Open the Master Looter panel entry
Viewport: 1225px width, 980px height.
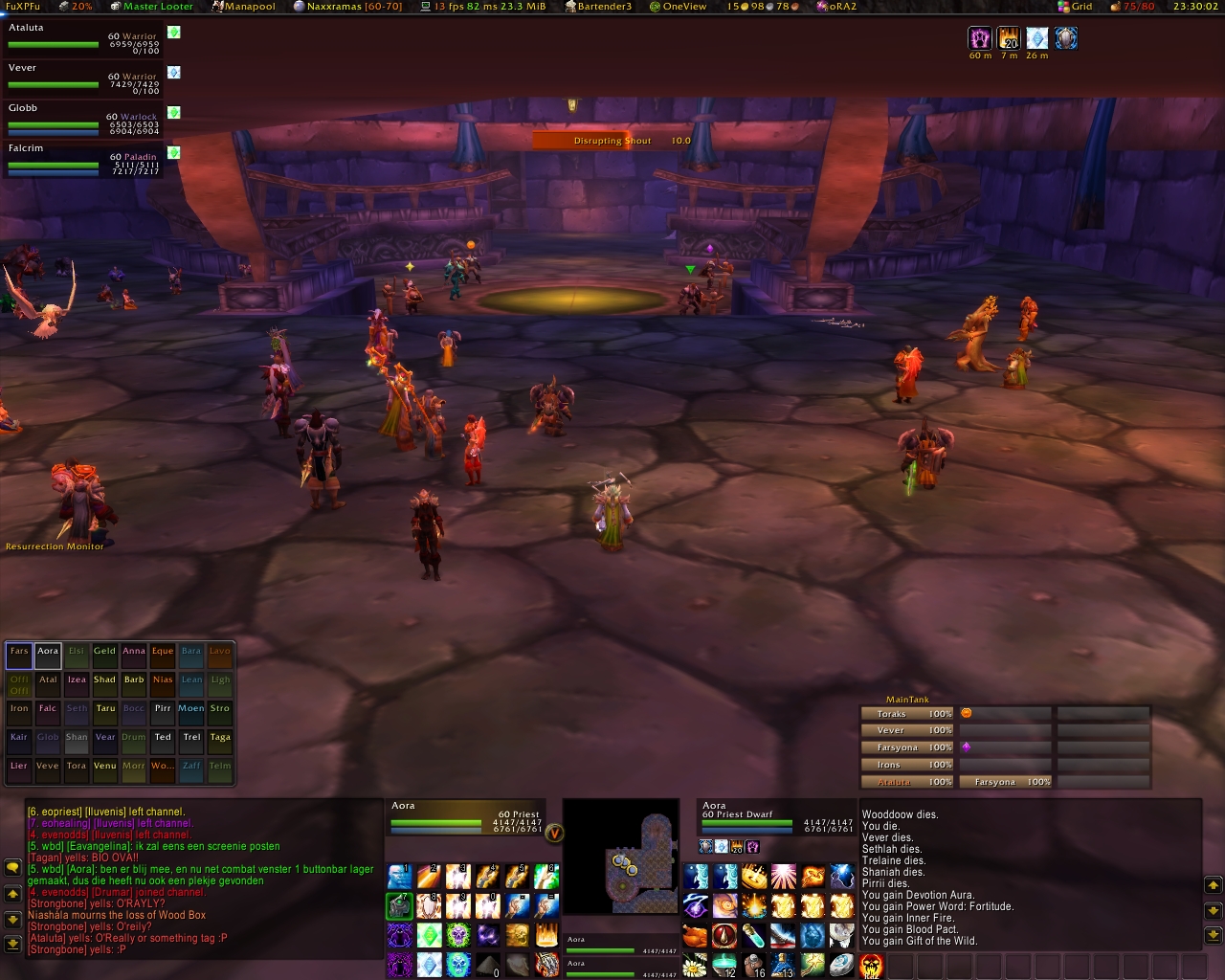tap(158, 7)
